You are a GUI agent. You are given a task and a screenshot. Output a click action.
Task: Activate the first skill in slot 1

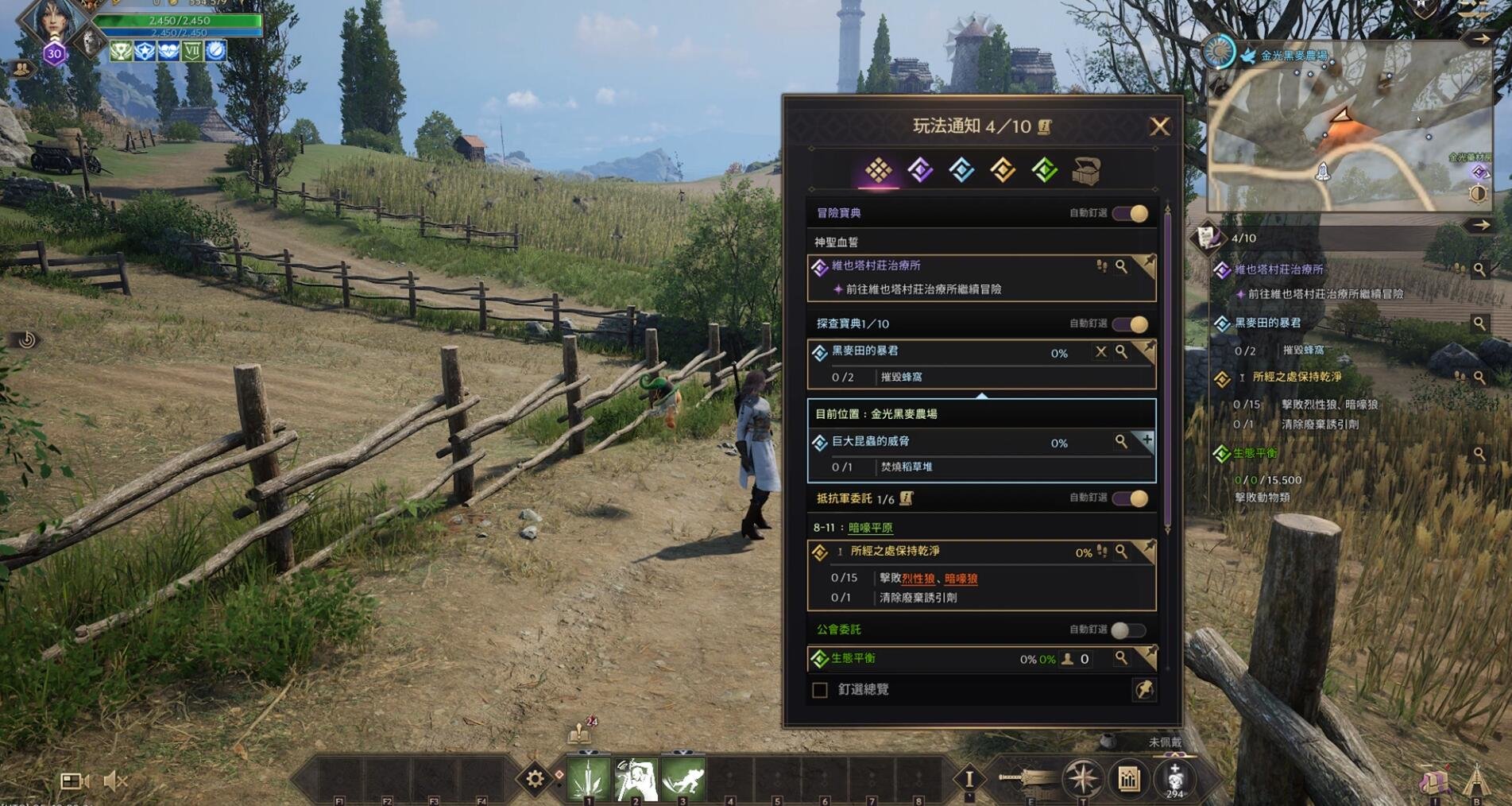tap(588, 779)
